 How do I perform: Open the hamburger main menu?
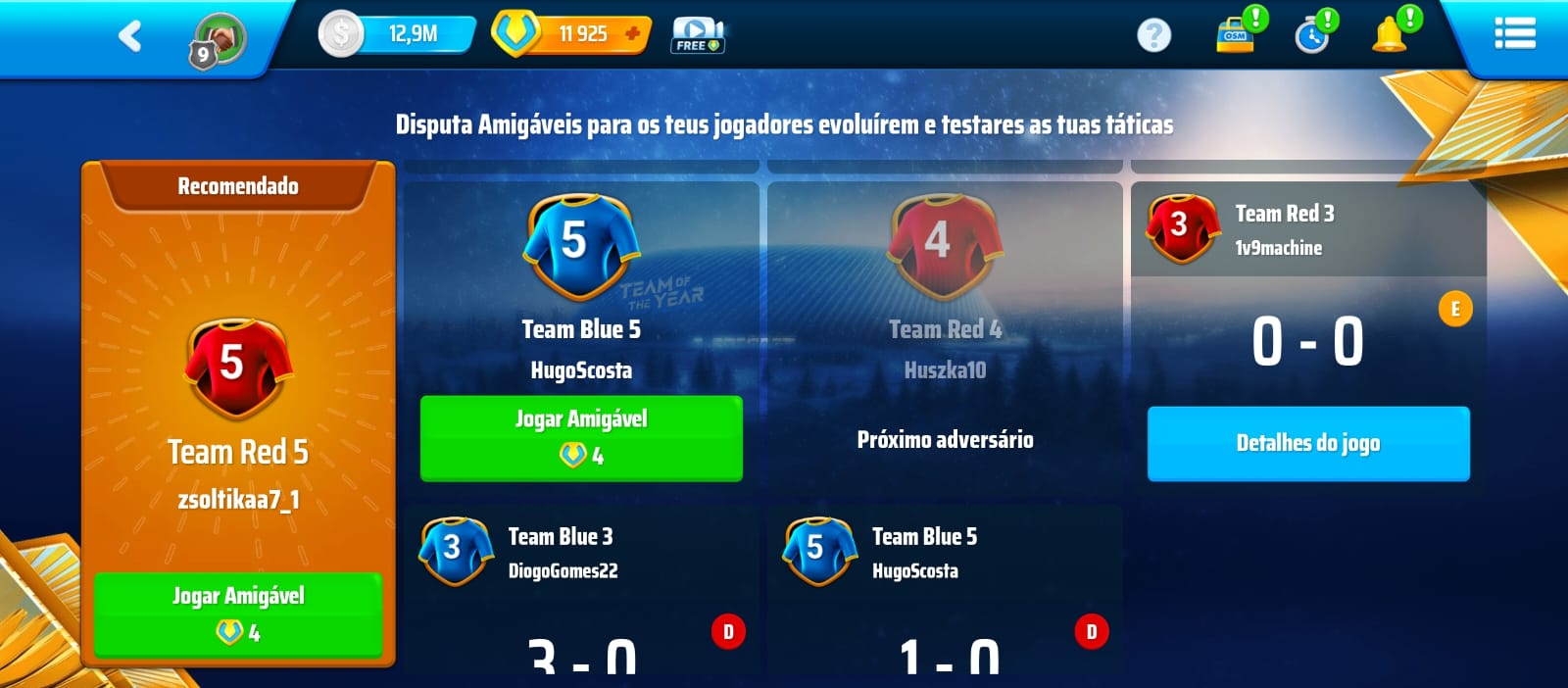[1514, 34]
